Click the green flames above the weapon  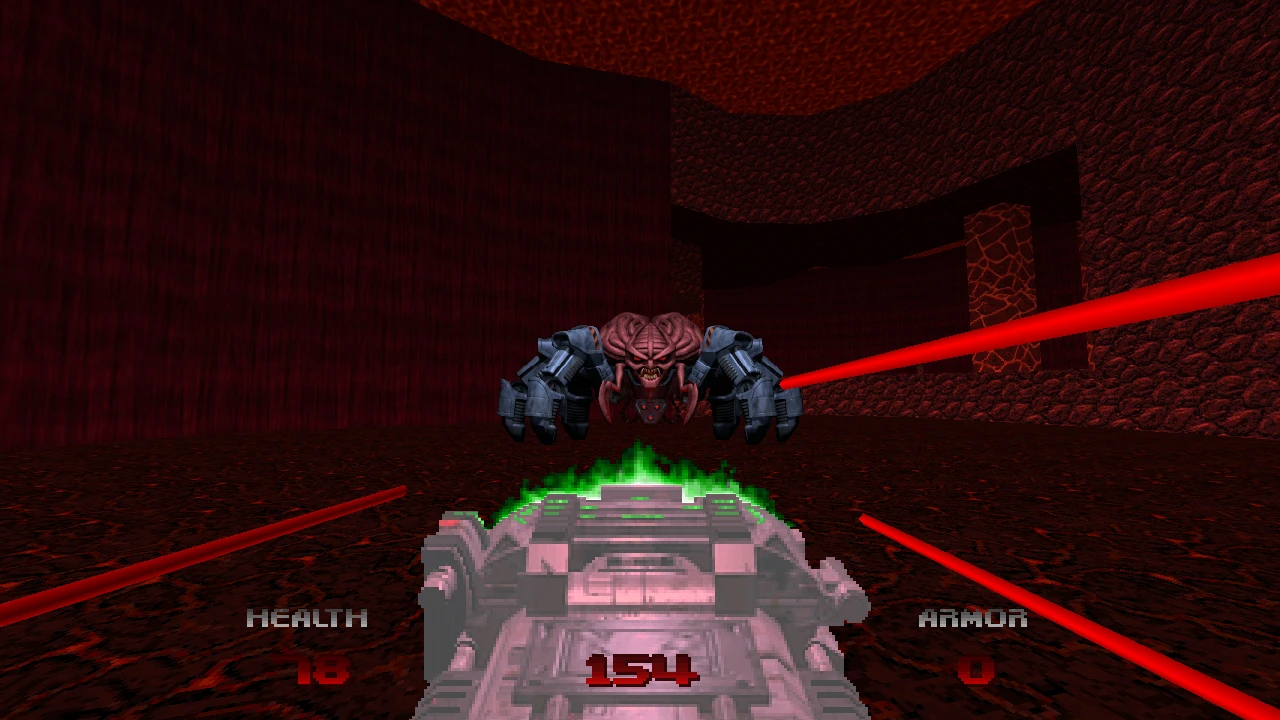click(x=645, y=470)
